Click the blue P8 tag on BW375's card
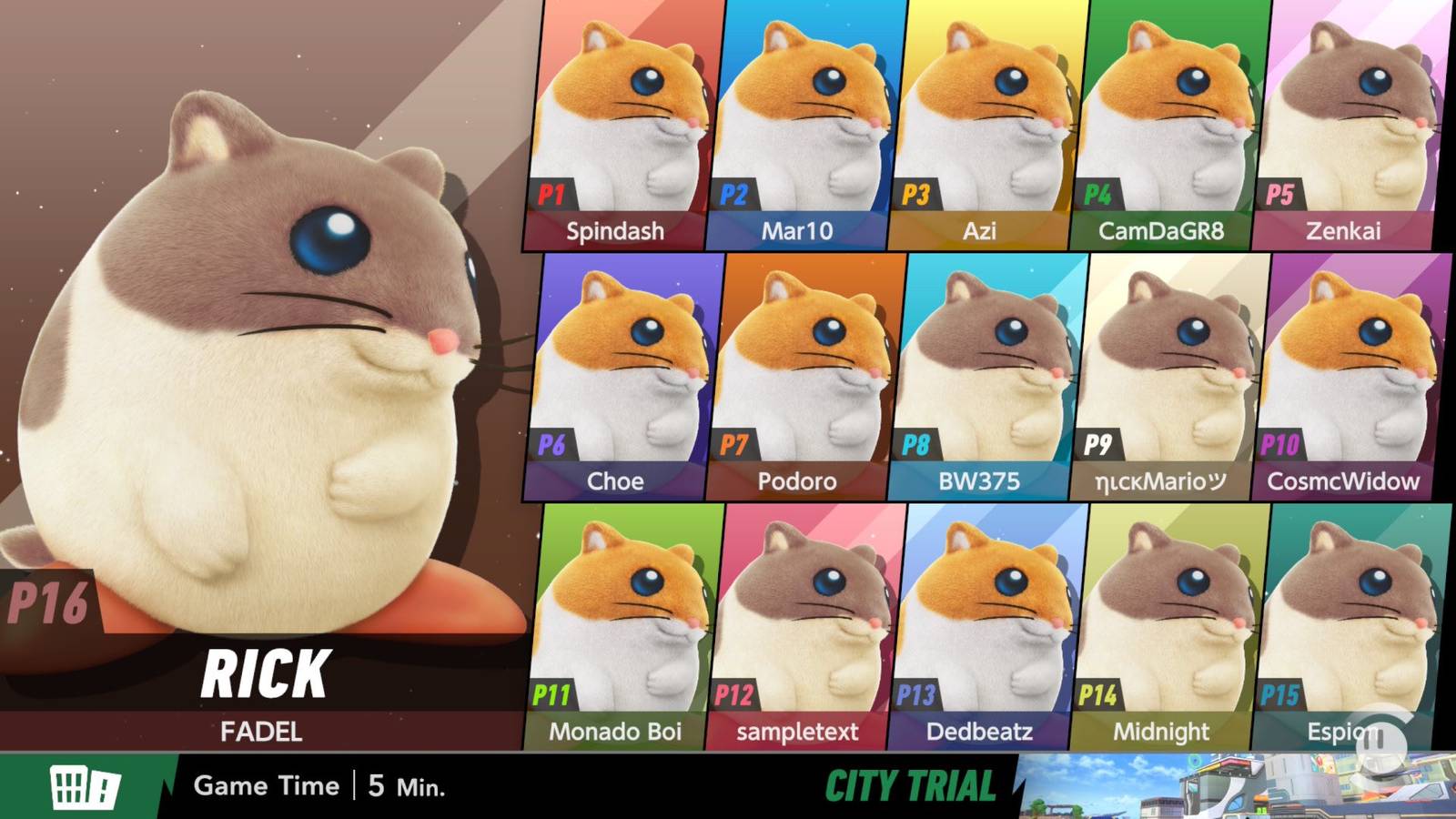Screen dimensions: 1456x819 tap(918, 443)
